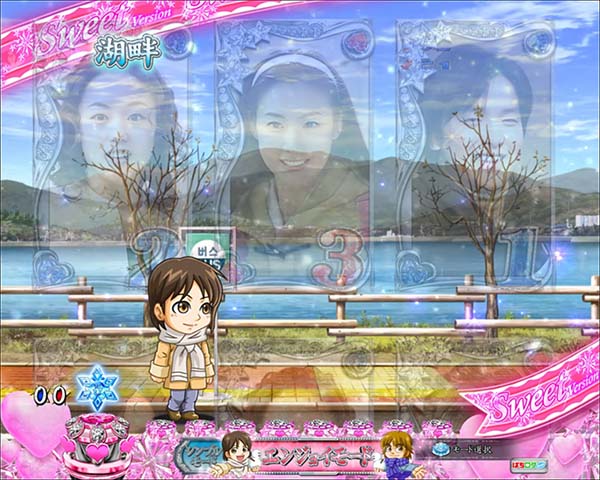This screenshot has width=600, height=480.
Task: Select the right reel card showing 1
Action: tap(480, 160)
